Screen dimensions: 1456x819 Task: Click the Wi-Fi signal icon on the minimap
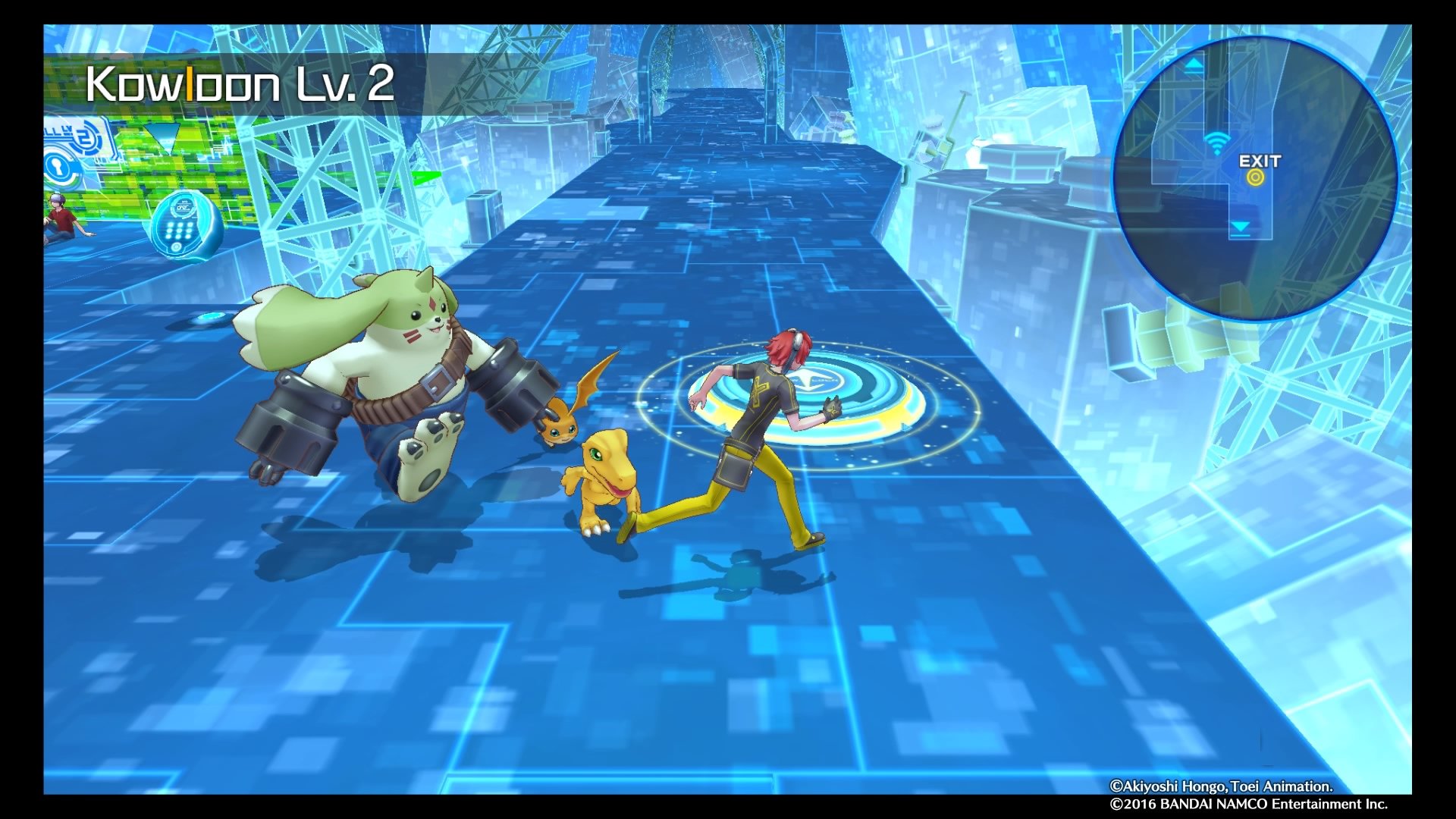click(1216, 141)
